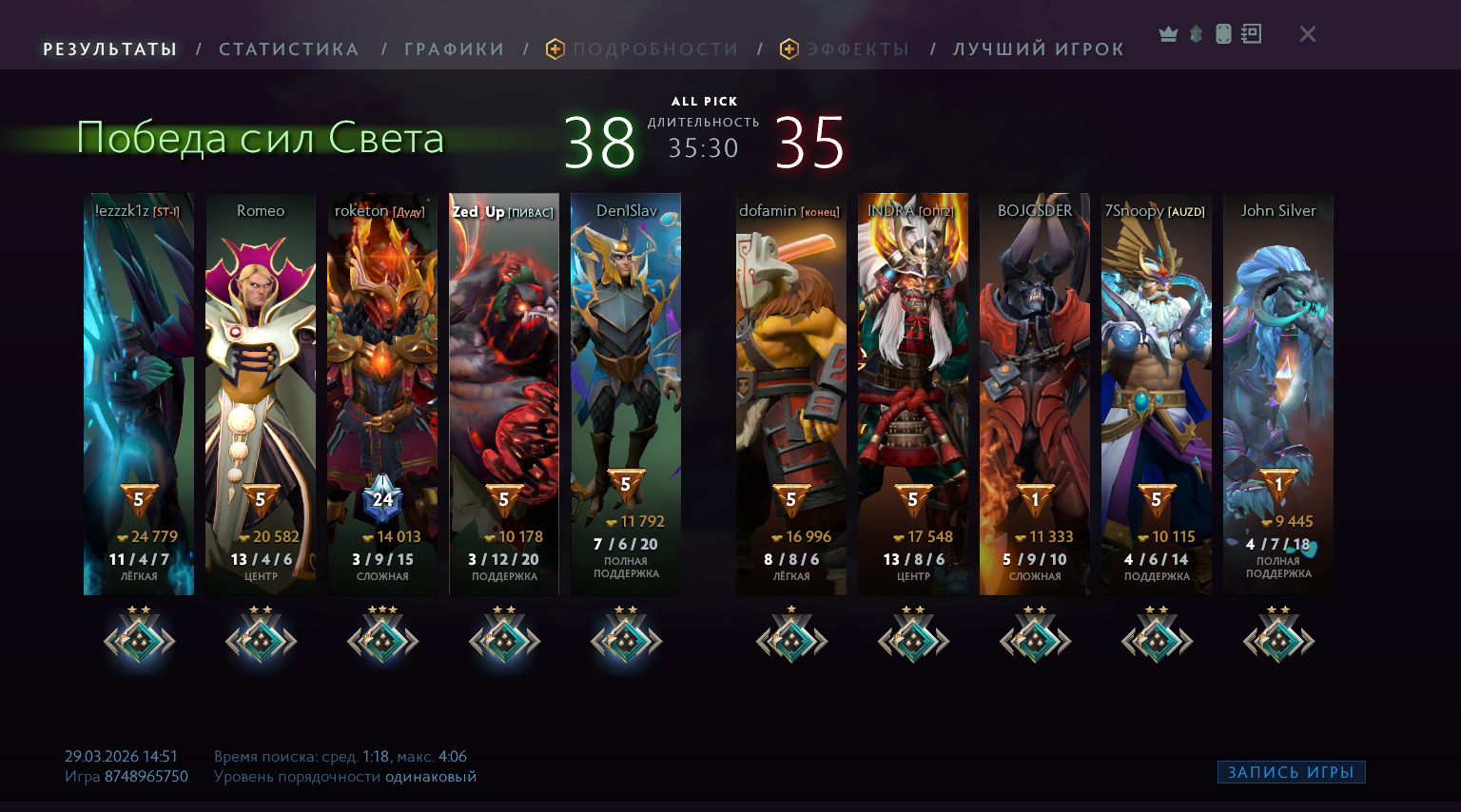Switch to Лучший игрок tab
The height and width of the screenshot is (812, 1461).
pyautogui.click(x=1038, y=49)
